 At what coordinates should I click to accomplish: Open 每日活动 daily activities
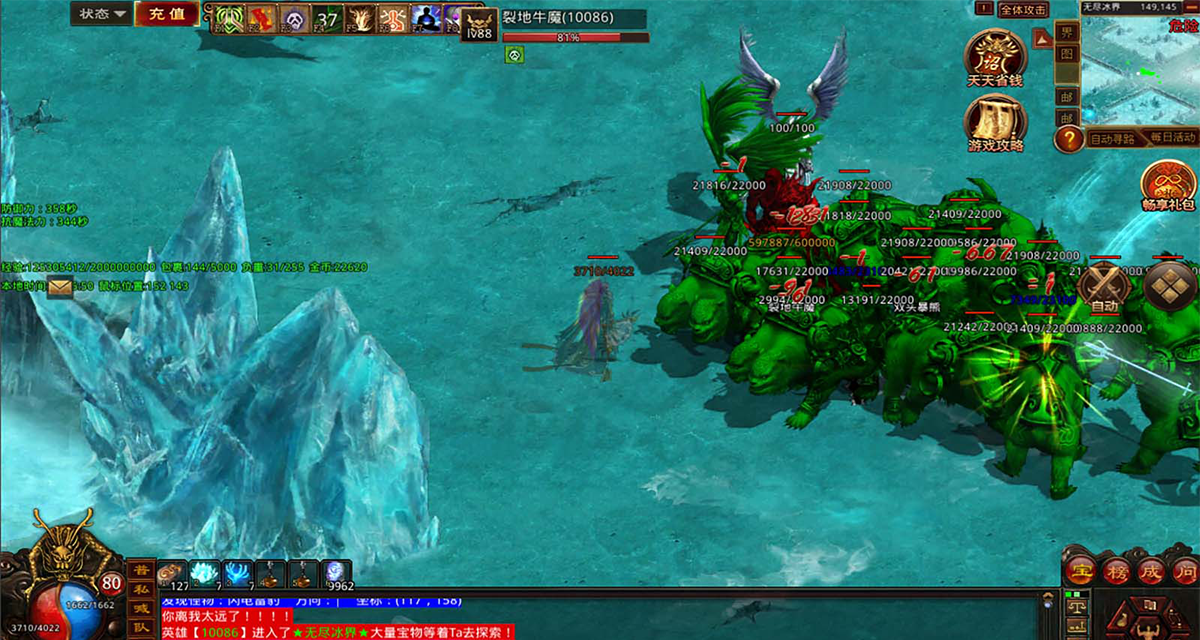pos(1172,138)
